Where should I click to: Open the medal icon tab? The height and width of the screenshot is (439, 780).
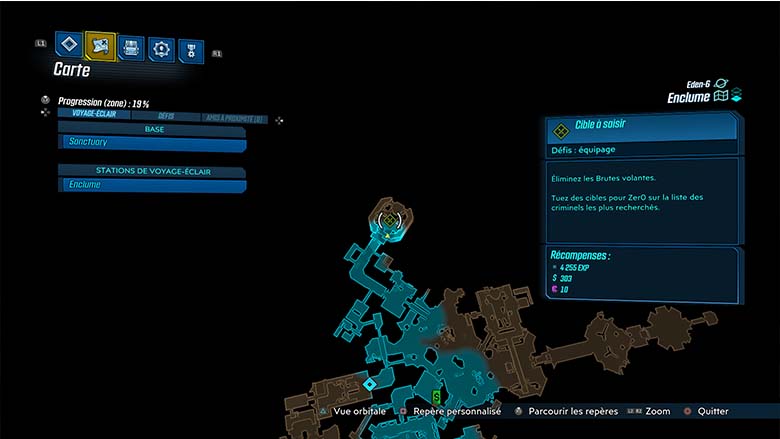point(190,50)
